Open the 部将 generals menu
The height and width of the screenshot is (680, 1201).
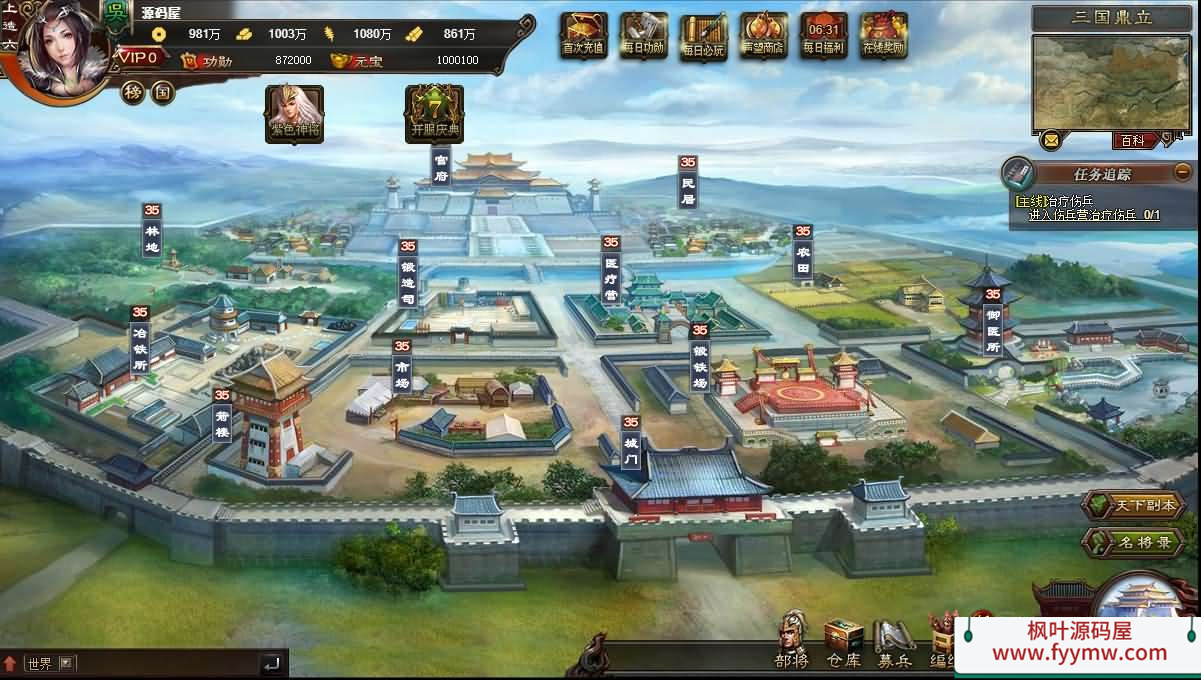[792, 640]
